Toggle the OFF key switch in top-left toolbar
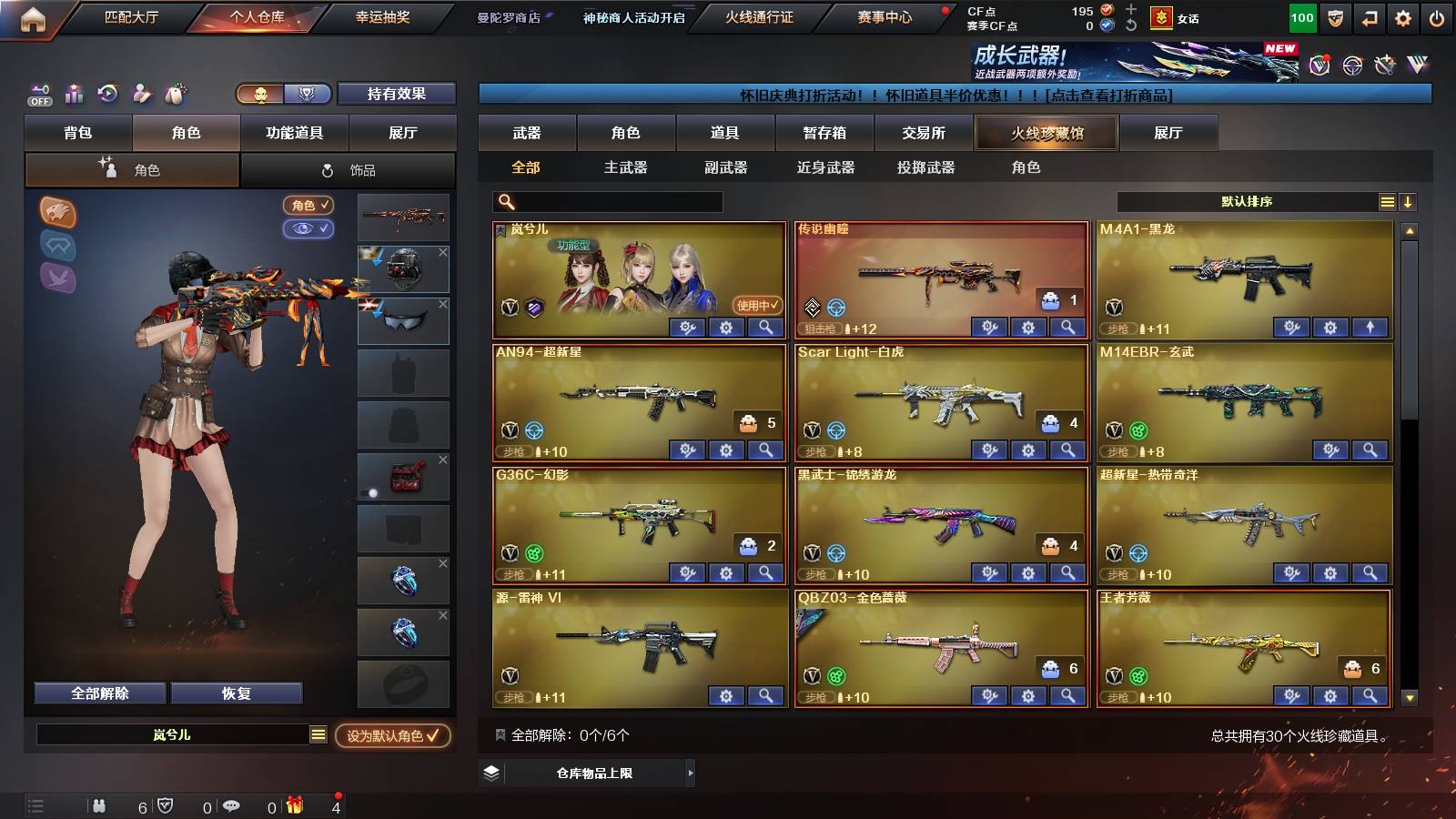1456x819 pixels. (x=38, y=94)
